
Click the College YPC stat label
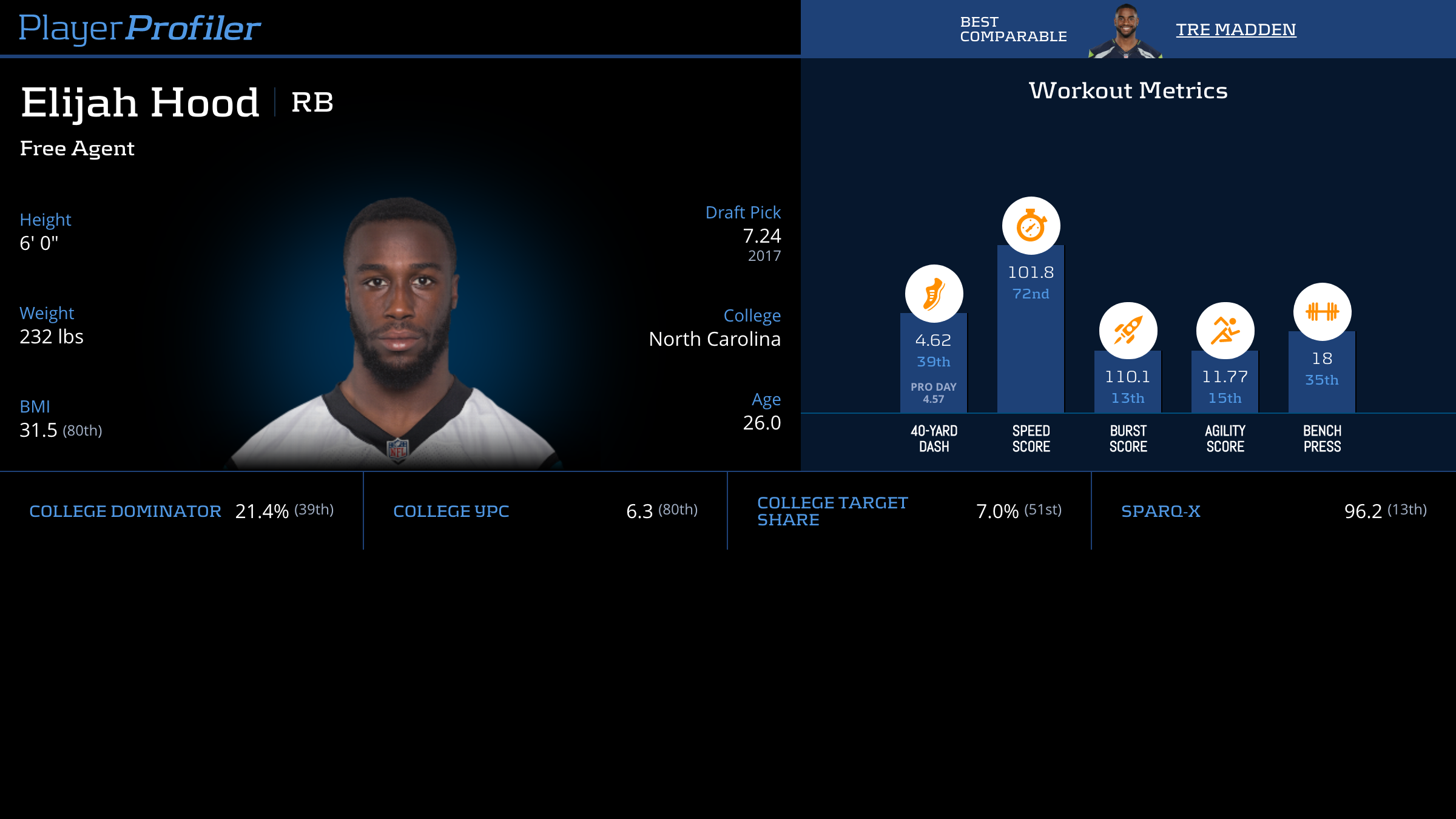coord(451,511)
